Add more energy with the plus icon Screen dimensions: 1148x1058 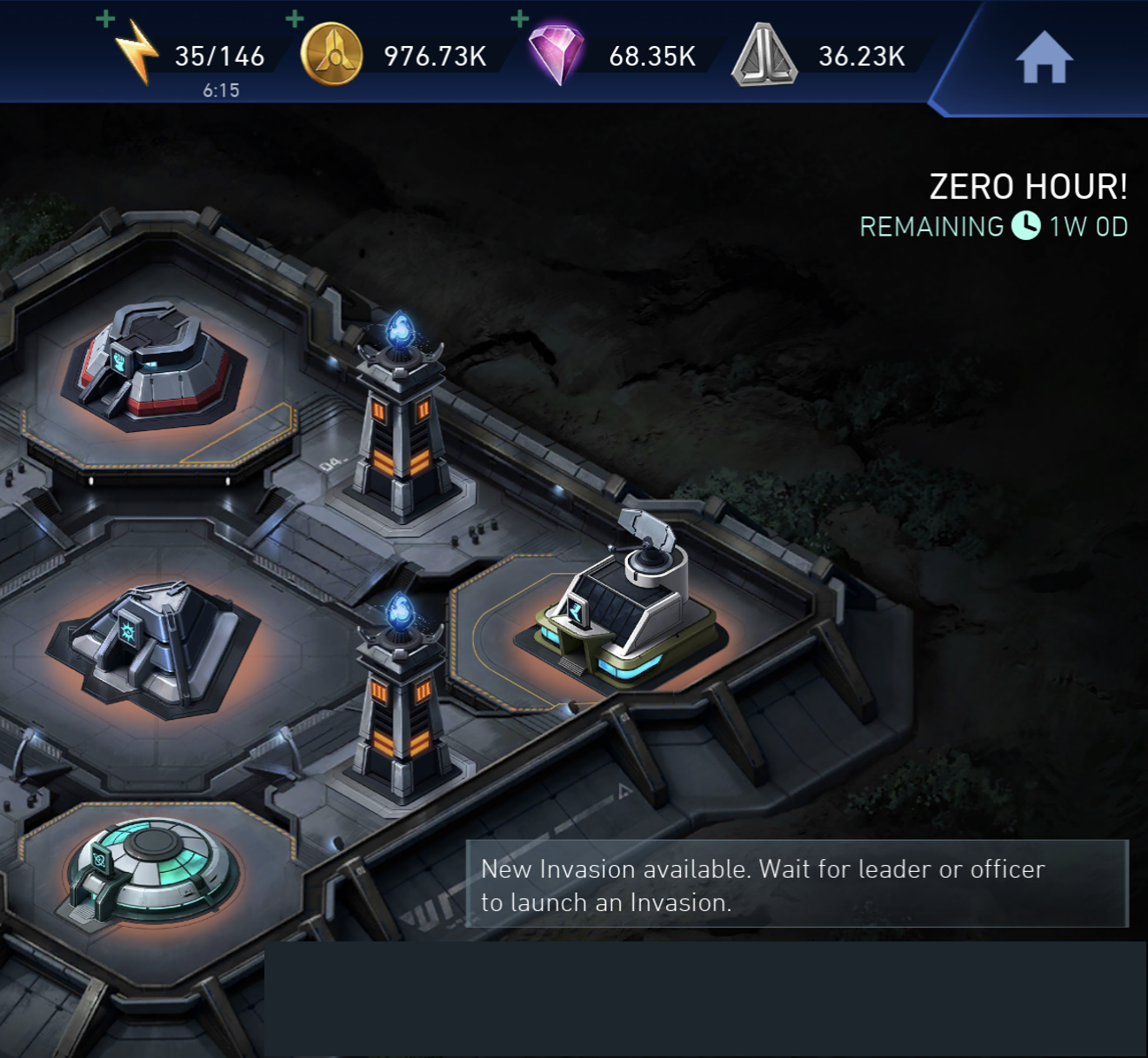tap(106, 18)
